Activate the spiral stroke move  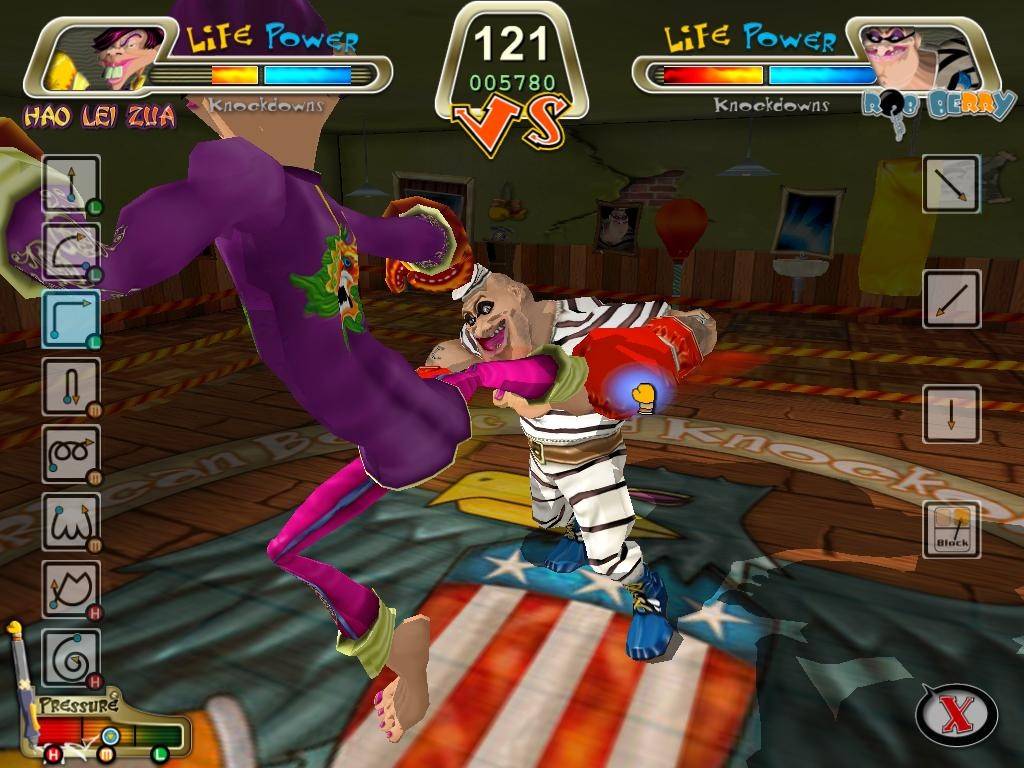click(x=71, y=657)
